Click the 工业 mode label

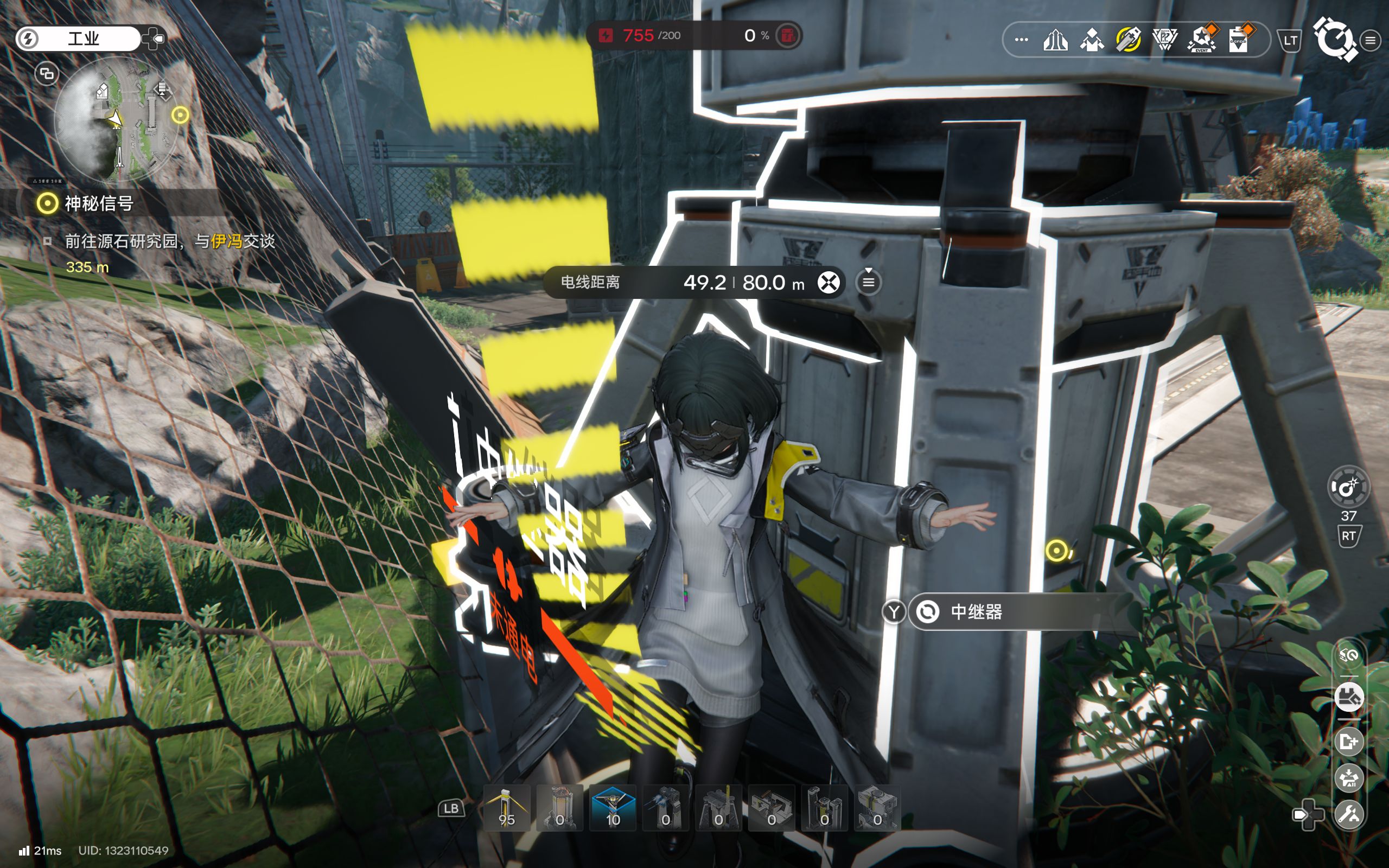pos(84,39)
